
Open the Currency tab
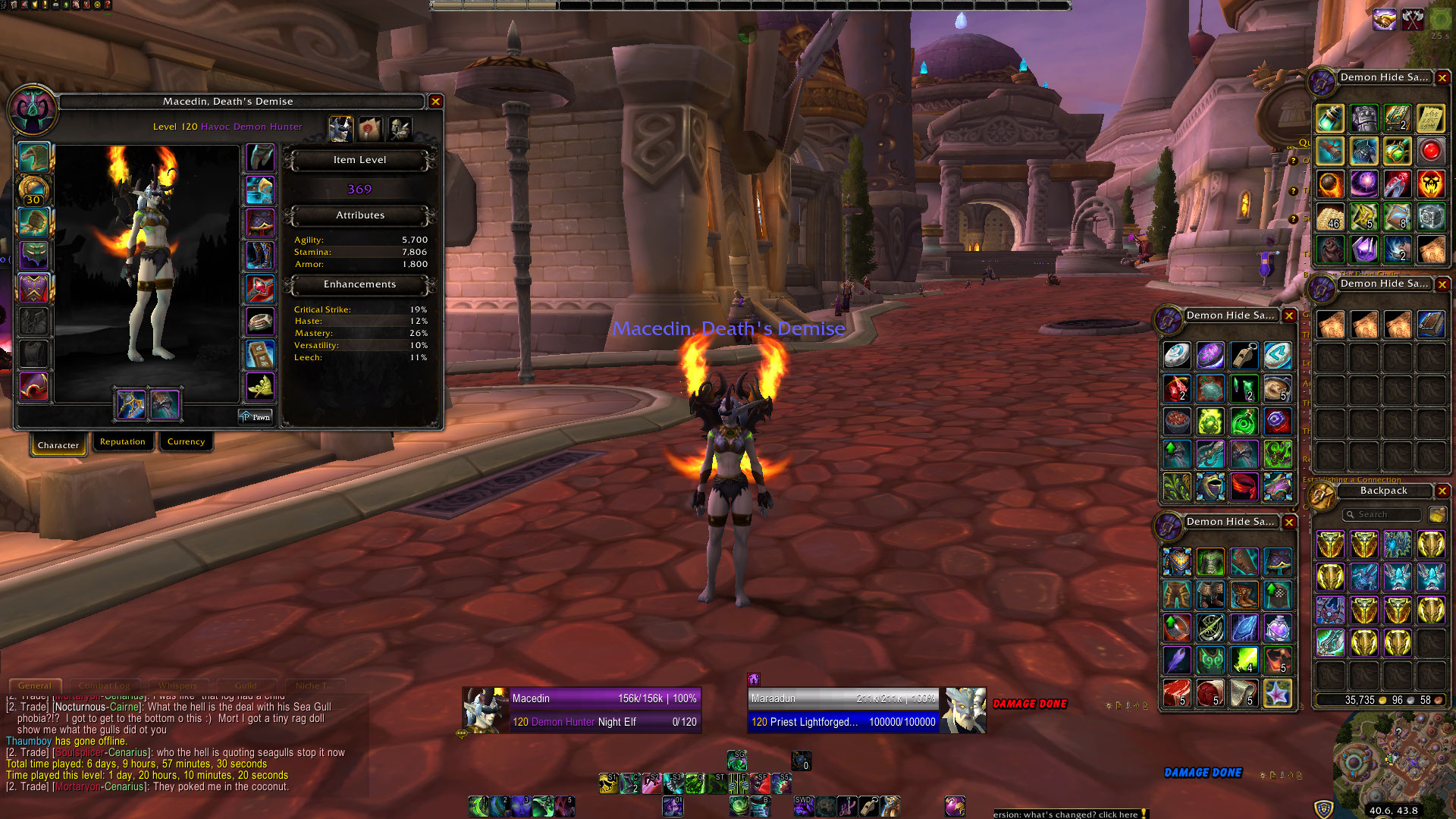pos(186,441)
